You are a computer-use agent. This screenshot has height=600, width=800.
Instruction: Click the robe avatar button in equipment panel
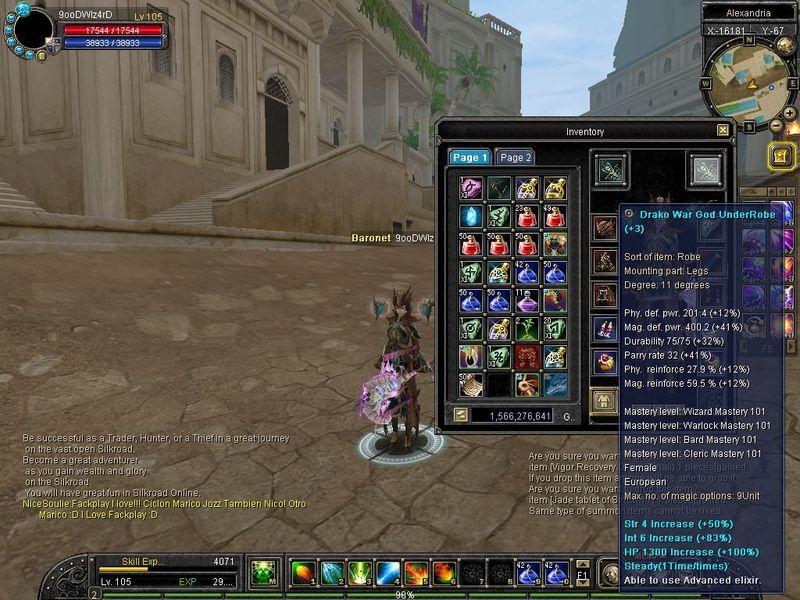tap(606, 400)
